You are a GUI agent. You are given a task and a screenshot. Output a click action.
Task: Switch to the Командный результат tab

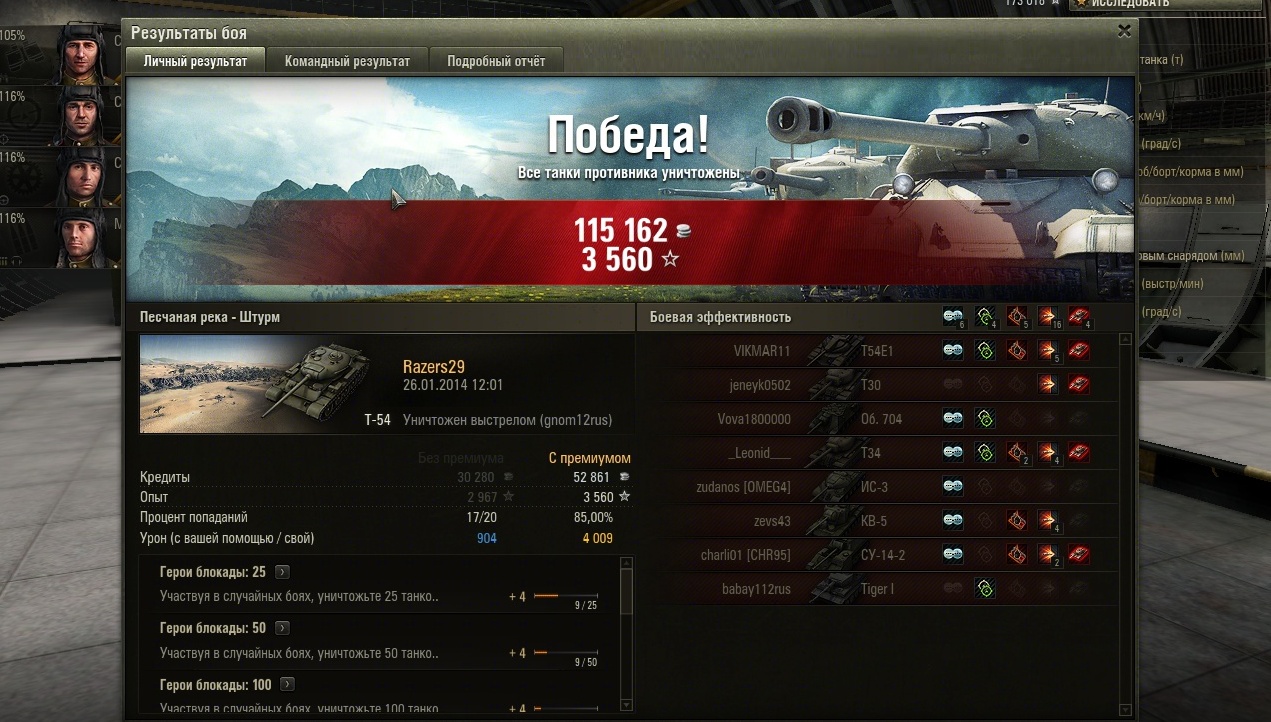(347, 61)
